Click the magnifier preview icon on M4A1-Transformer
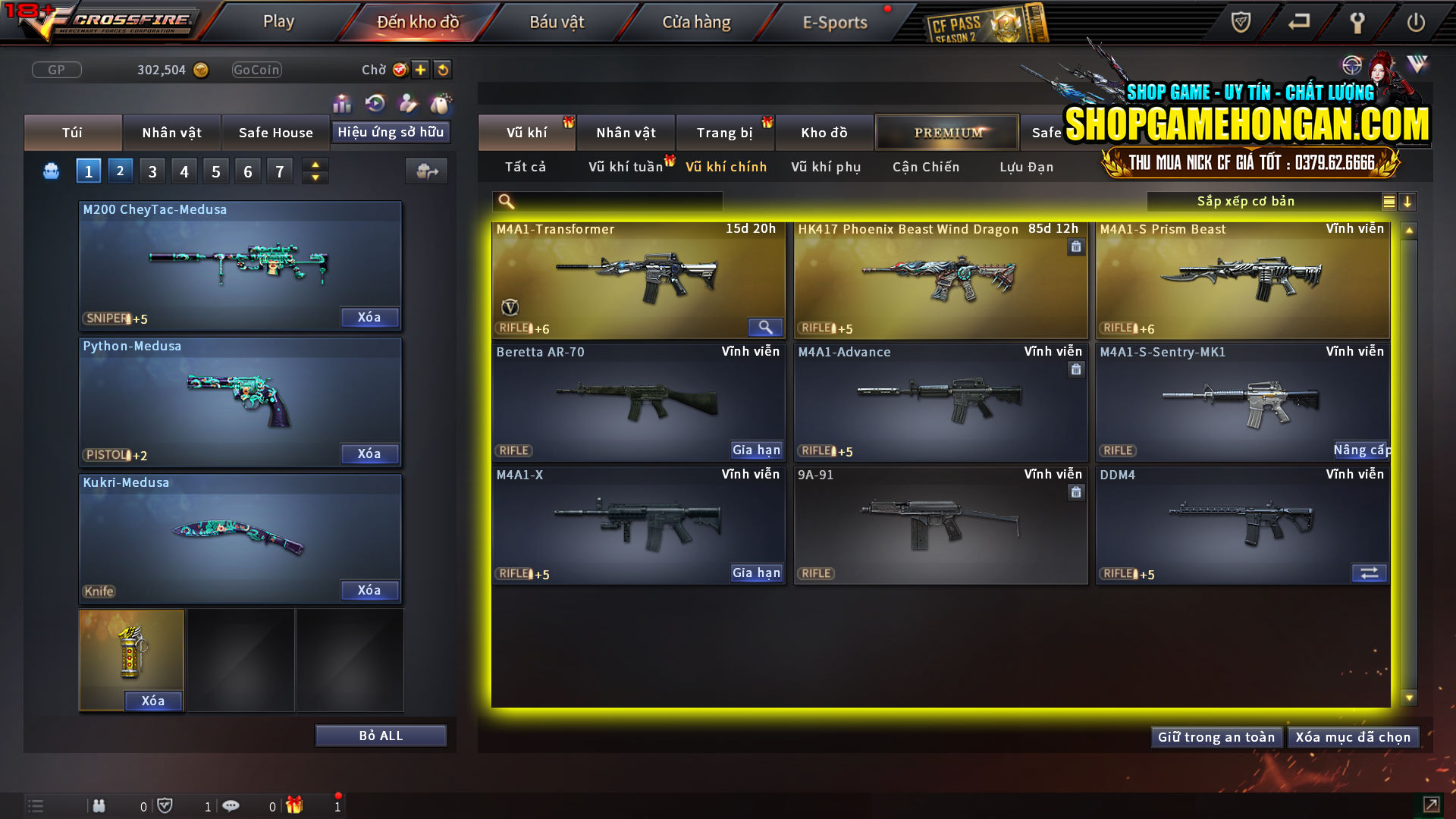This screenshot has height=819, width=1456. (x=765, y=327)
